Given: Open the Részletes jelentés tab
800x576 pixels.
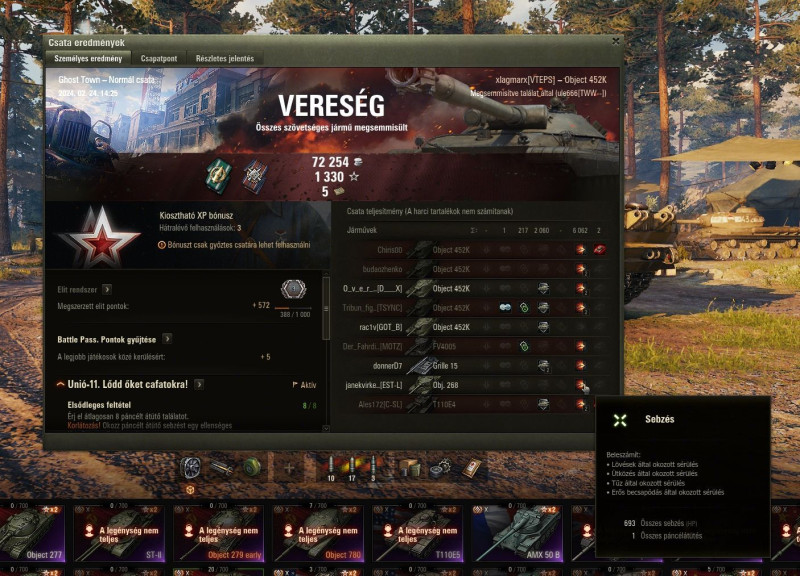Looking at the screenshot, I should click(225, 59).
